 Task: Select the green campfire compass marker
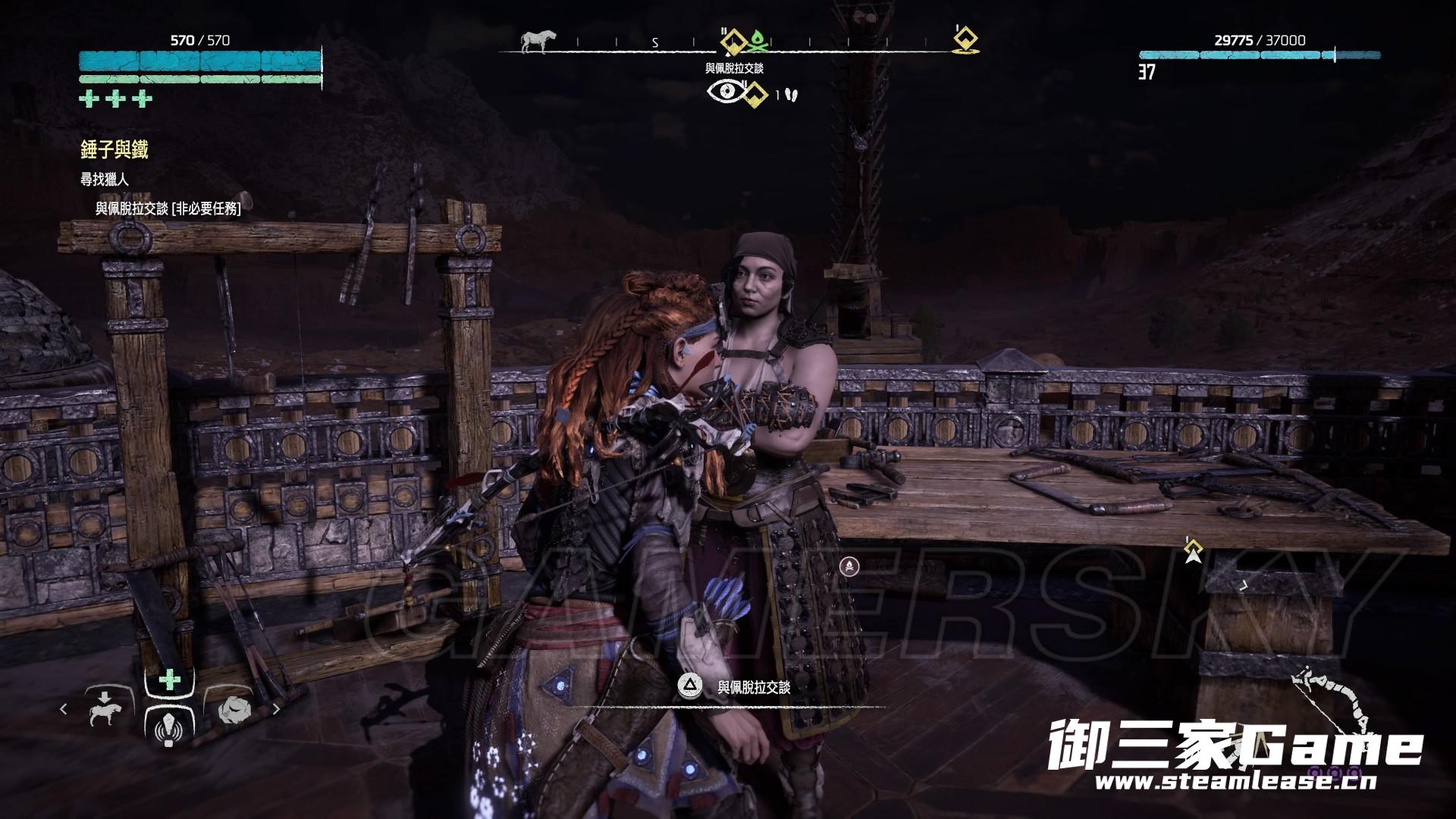pos(759,42)
